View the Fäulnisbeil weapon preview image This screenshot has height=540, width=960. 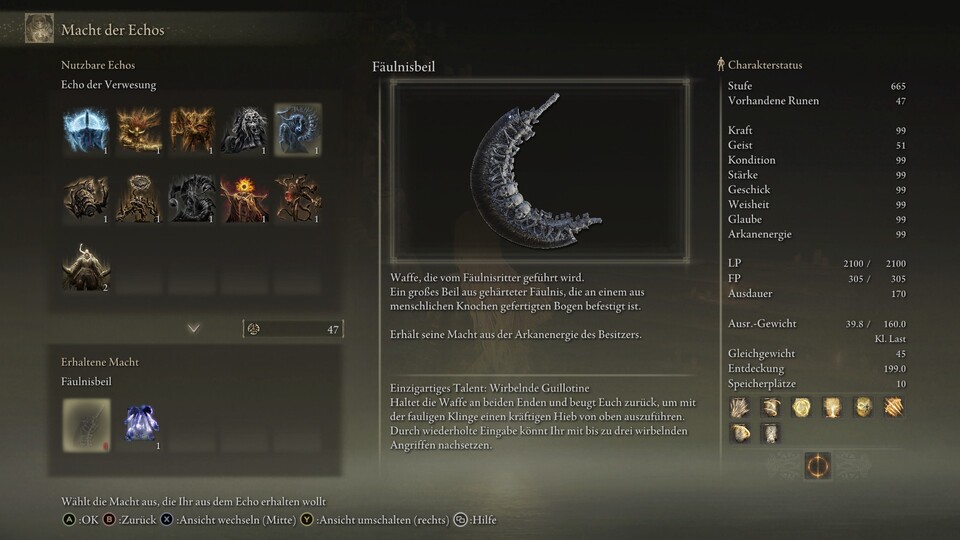coord(539,171)
